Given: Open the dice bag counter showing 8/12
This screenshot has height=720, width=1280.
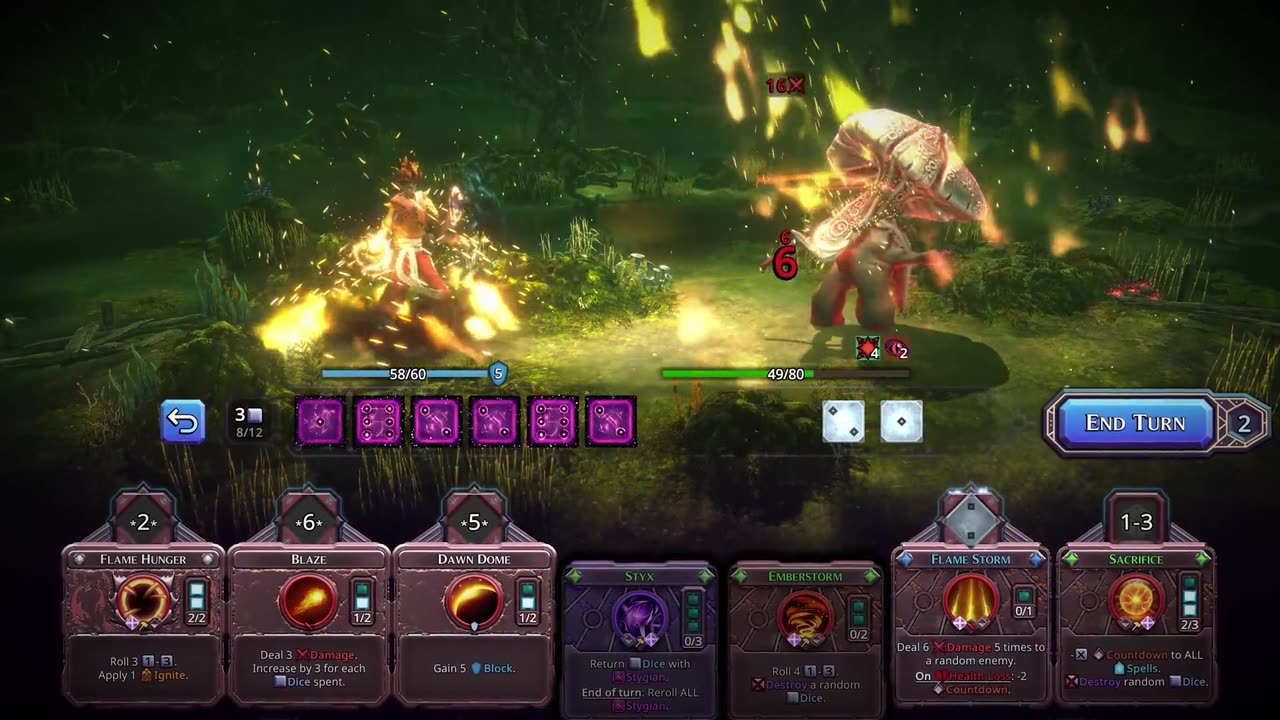Looking at the screenshot, I should tap(248, 422).
